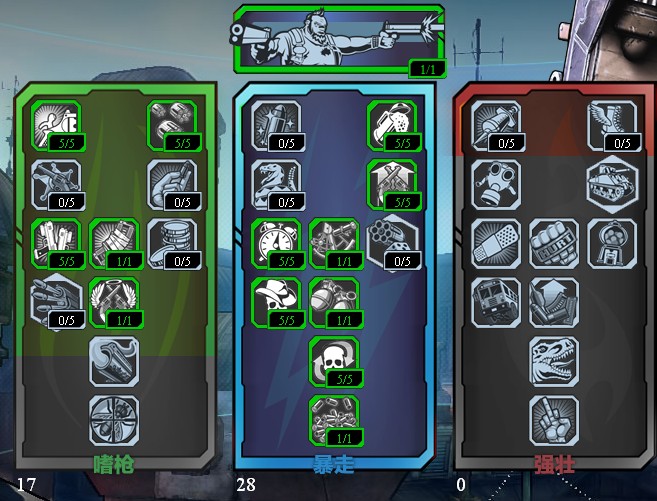Select the Gunzerking dual-pistols action skill

(338, 38)
